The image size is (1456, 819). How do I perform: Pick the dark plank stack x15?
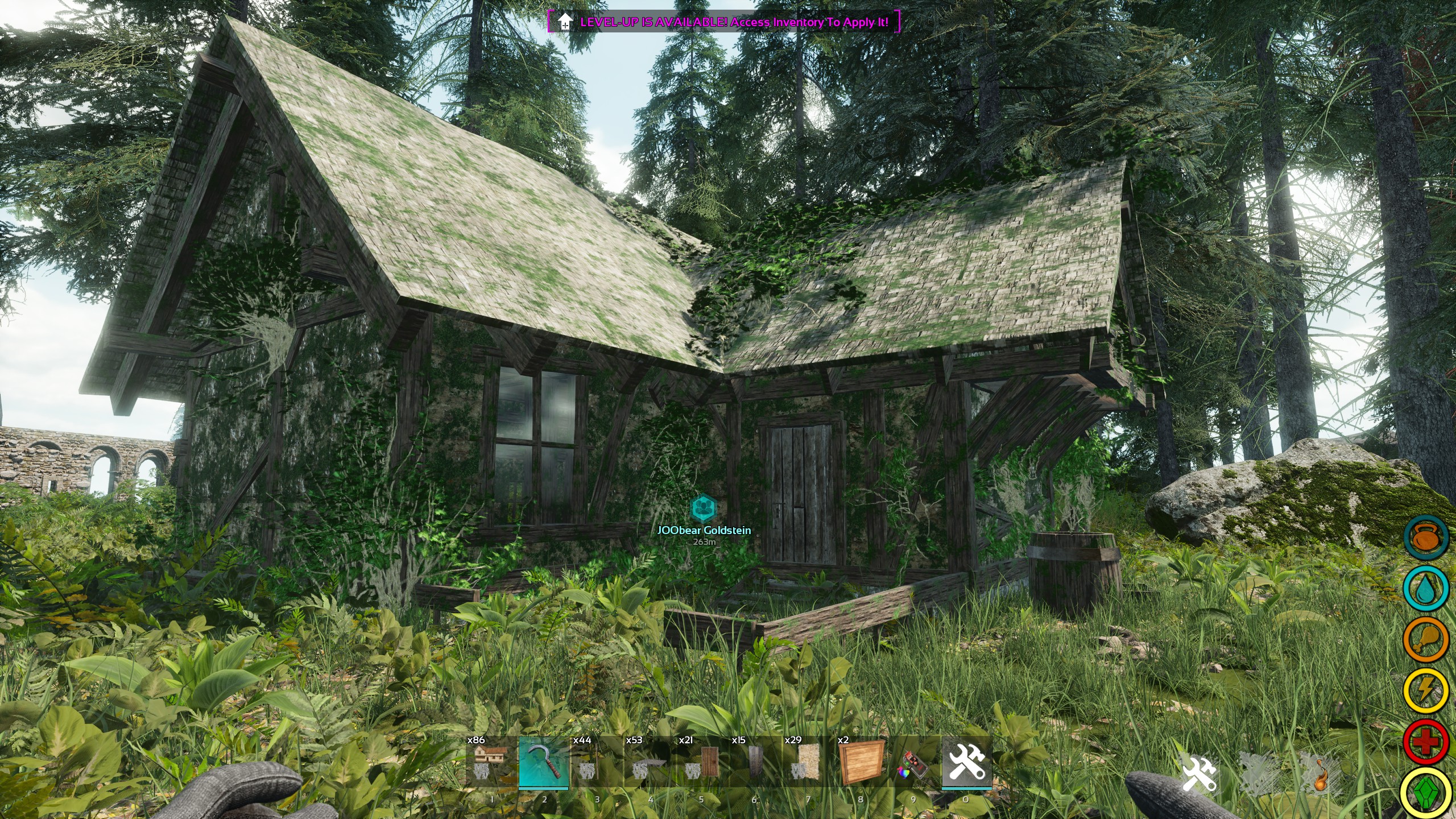[755, 762]
